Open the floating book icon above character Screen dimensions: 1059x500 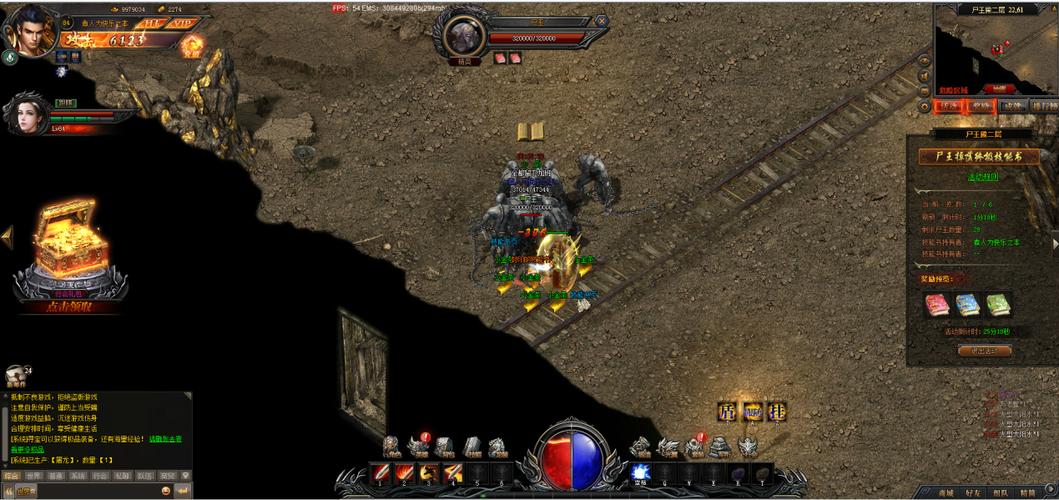click(530, 131)
